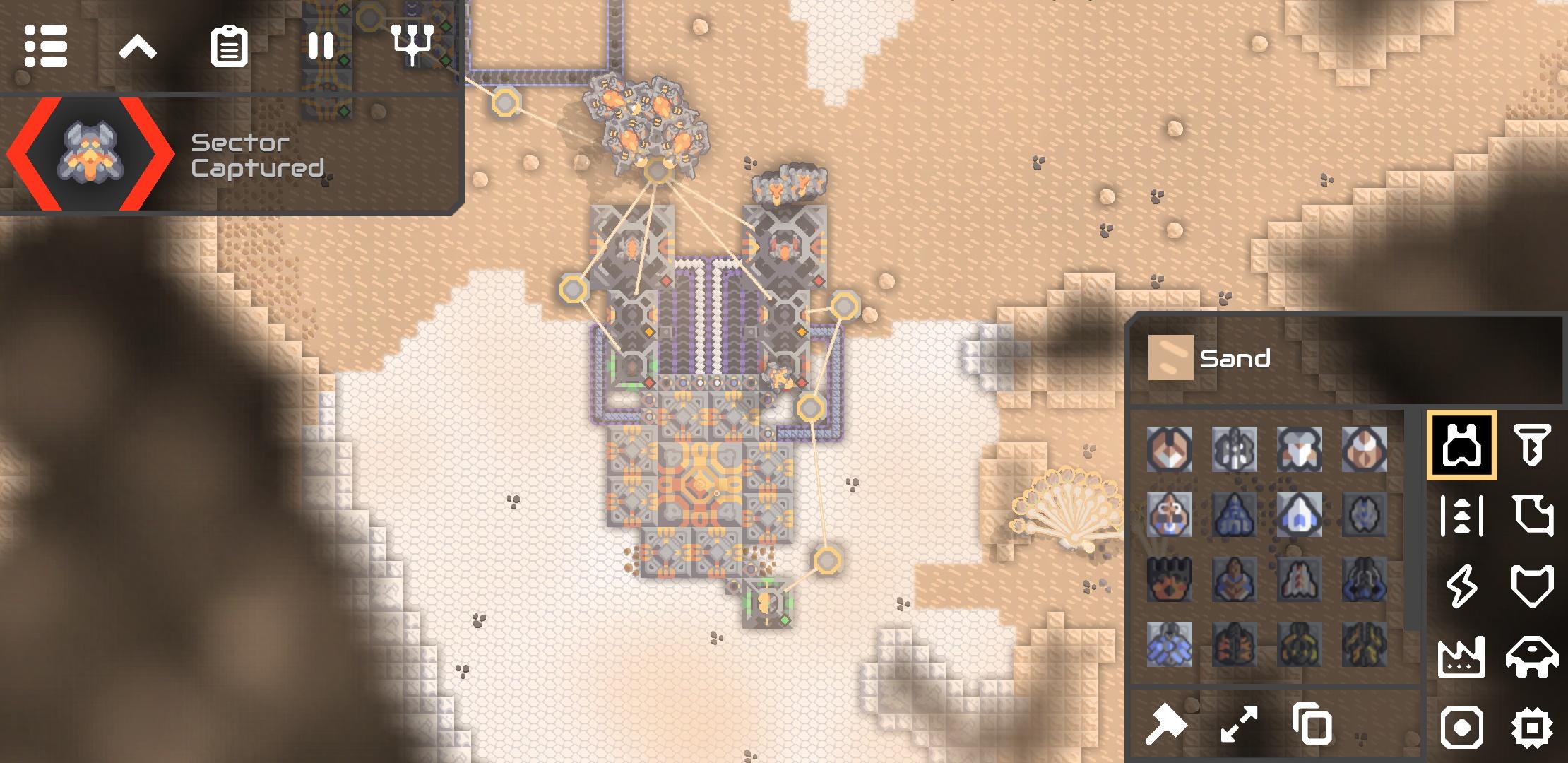This screenshot has height=763, width=1568.
Task: Pause the game
Action: tap(321, 47)
